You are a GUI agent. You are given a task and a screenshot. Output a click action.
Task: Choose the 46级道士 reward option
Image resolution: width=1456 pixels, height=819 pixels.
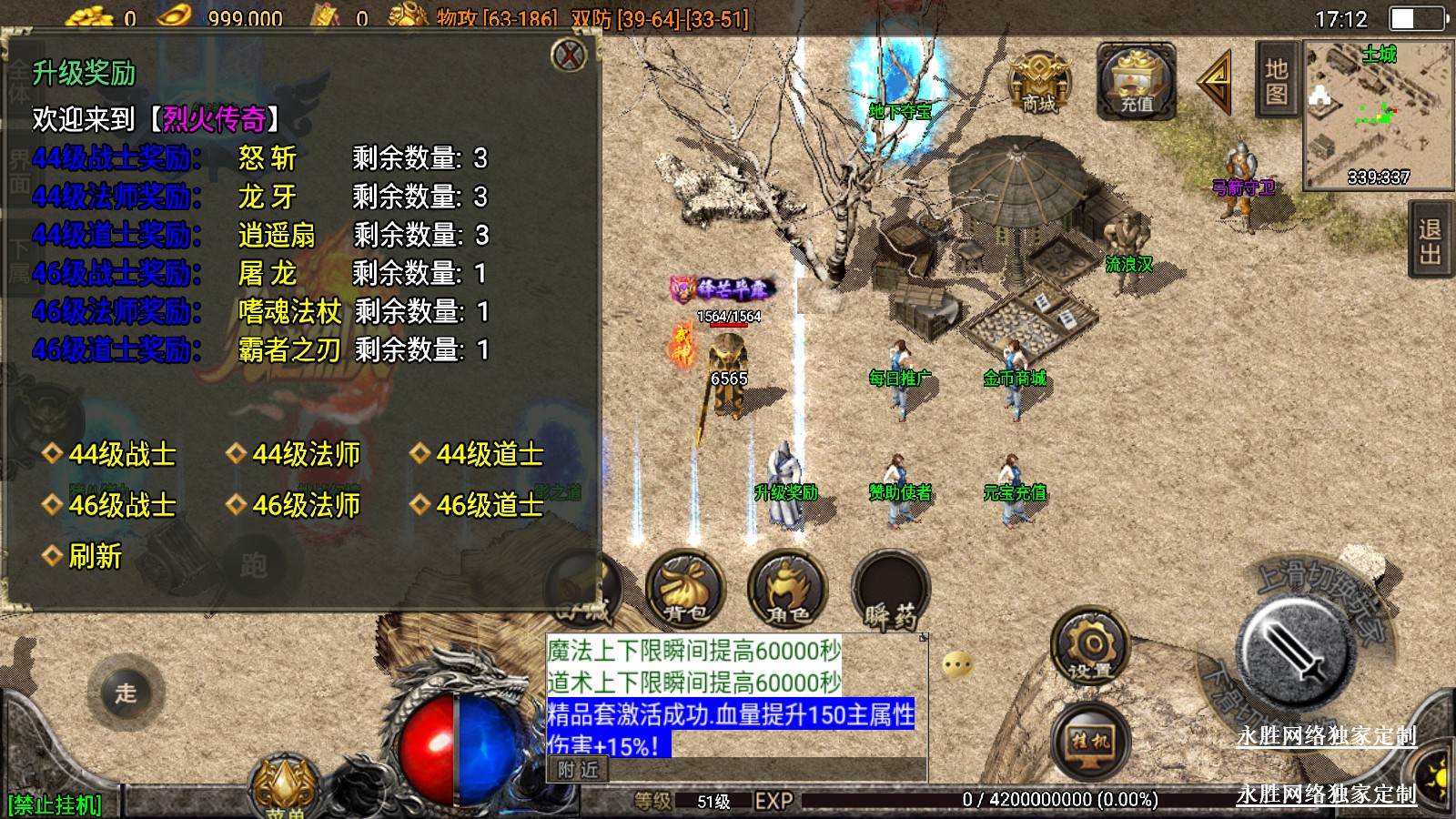coord(489,505)
